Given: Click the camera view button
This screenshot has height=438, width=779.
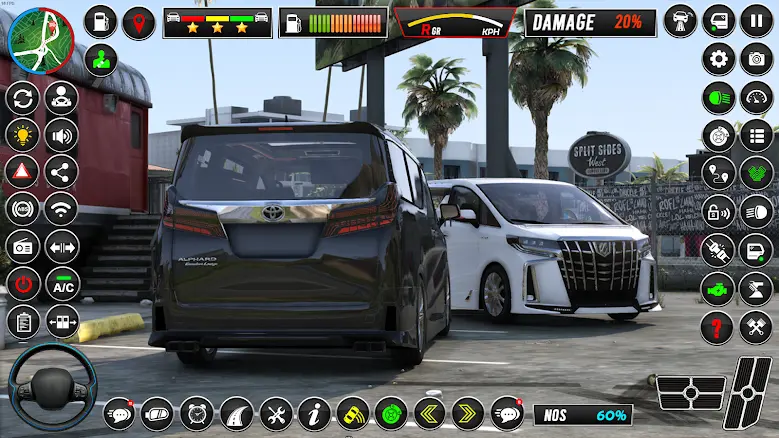Looking at the screenshot, I should tap(756, 59).
